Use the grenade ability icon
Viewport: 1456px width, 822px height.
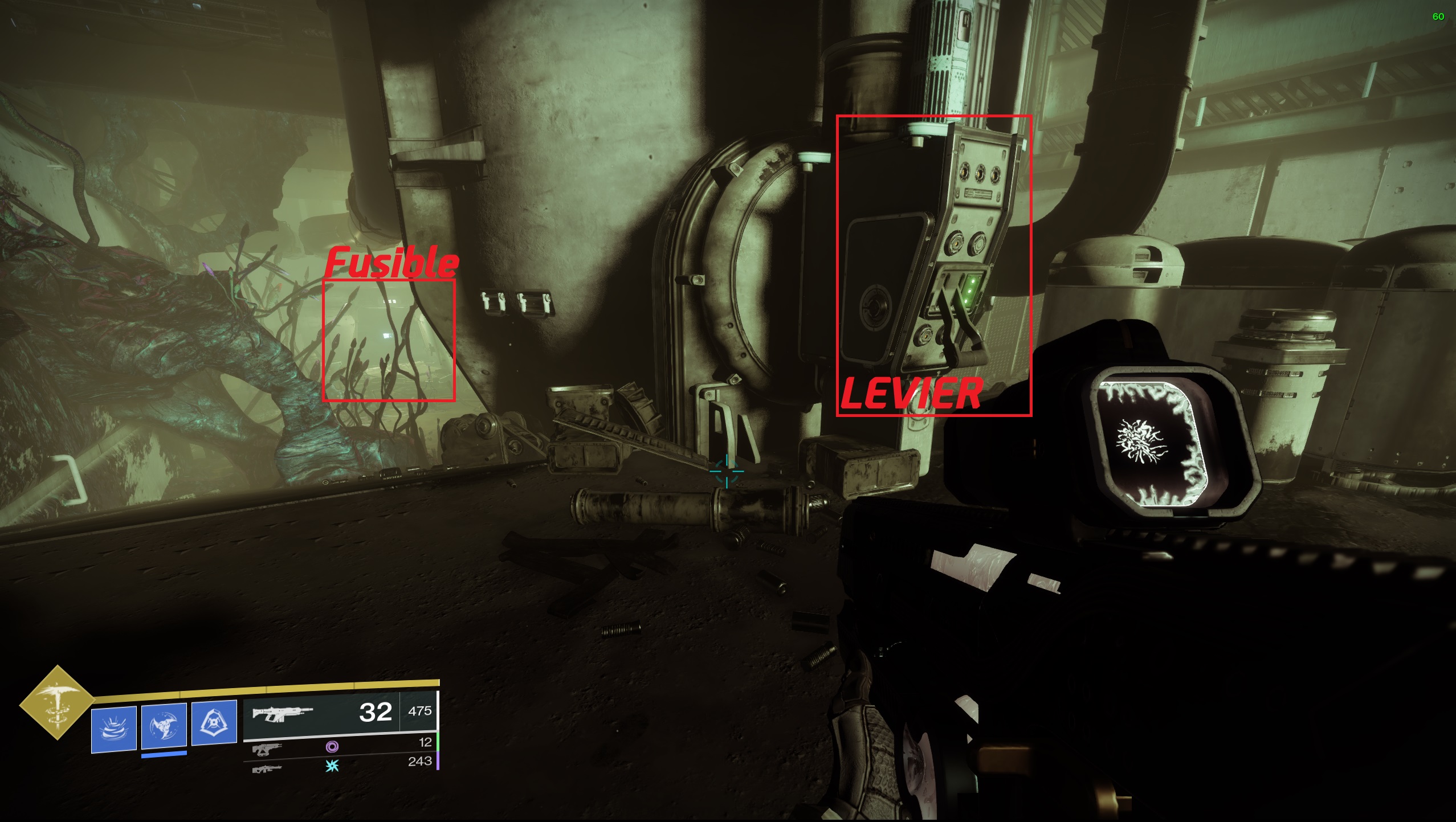[x=114, y=729]
